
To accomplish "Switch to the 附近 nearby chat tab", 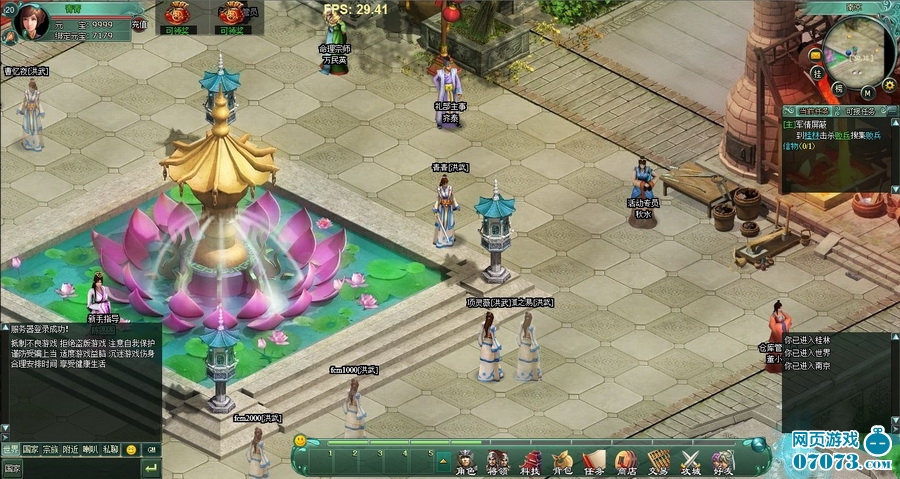I will [70, 450].
